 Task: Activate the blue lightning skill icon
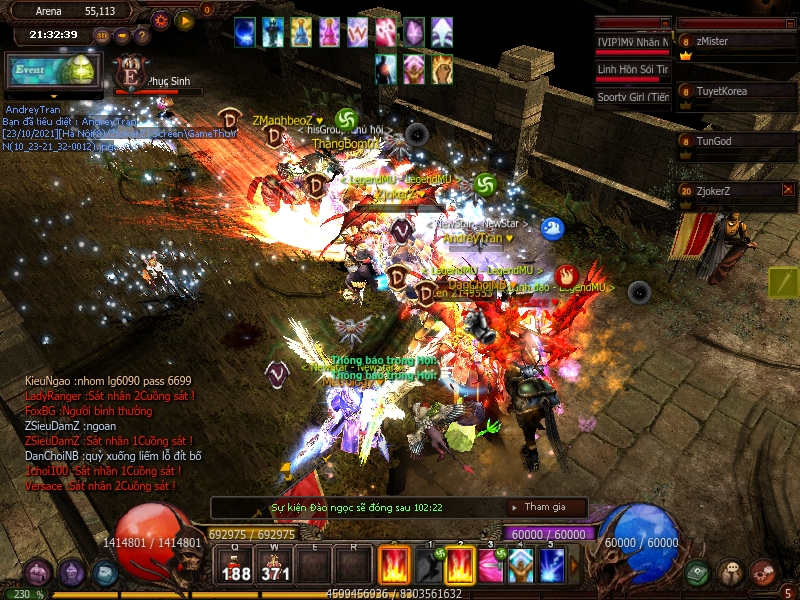tap(552, 566)
